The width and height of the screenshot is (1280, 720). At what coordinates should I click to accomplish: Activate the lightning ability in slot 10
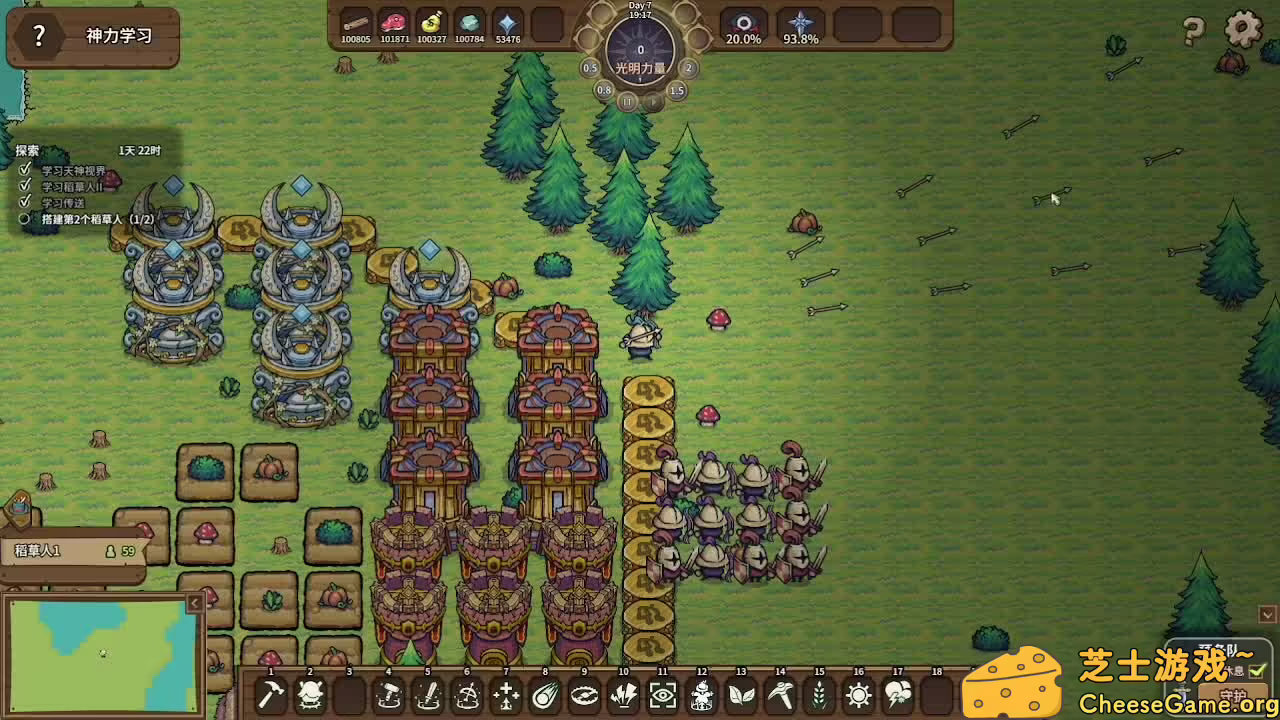click(622, 694)
